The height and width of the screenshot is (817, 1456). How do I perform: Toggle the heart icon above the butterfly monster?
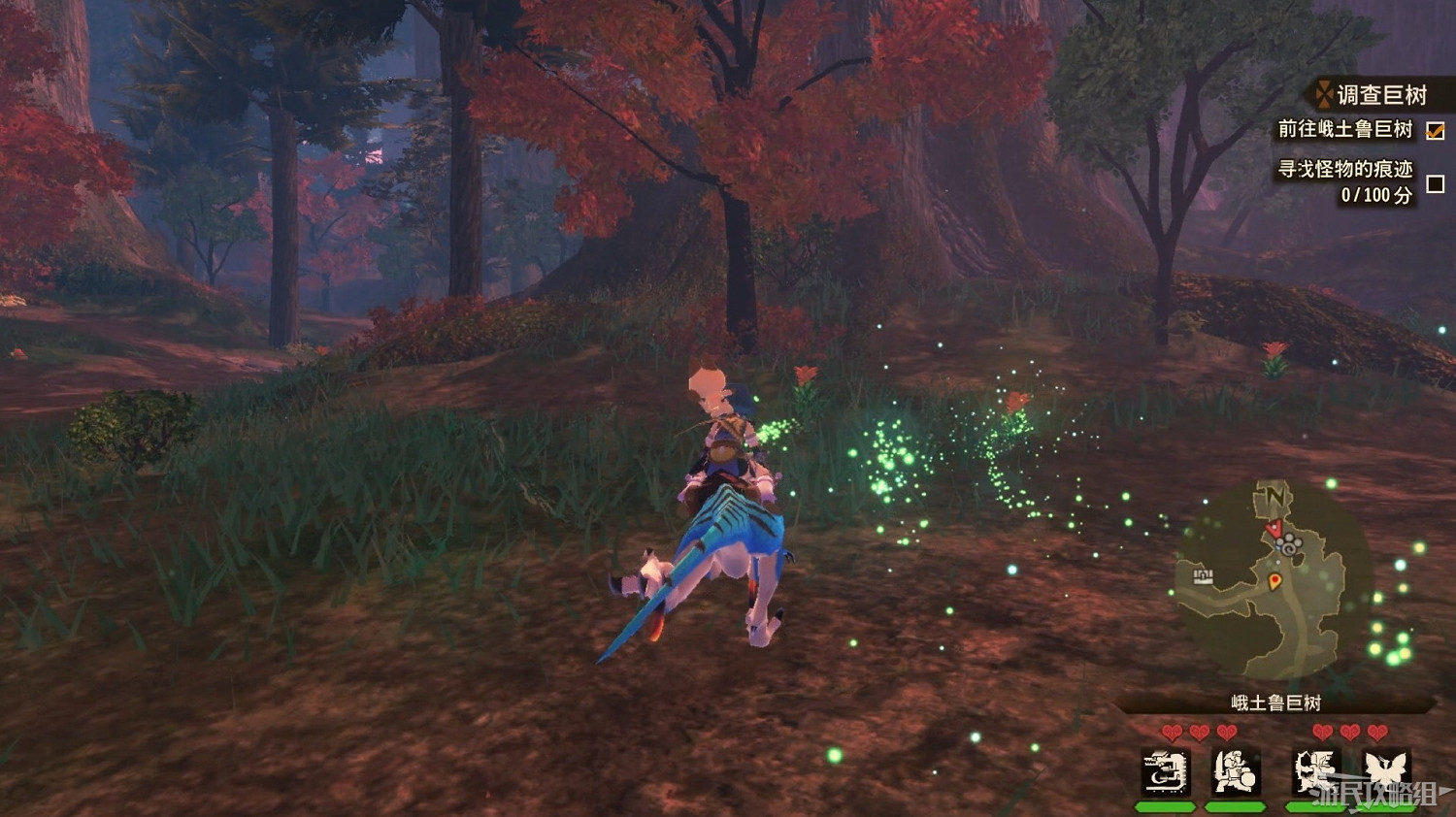1376,731
